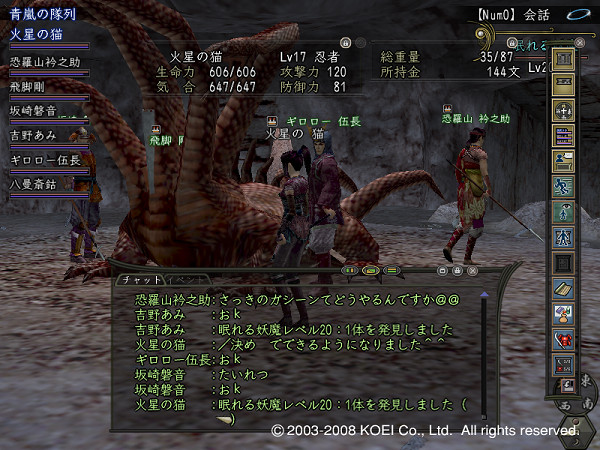Close the chat window
Viewport: 600px width, 450px height.
coord(472,270)
